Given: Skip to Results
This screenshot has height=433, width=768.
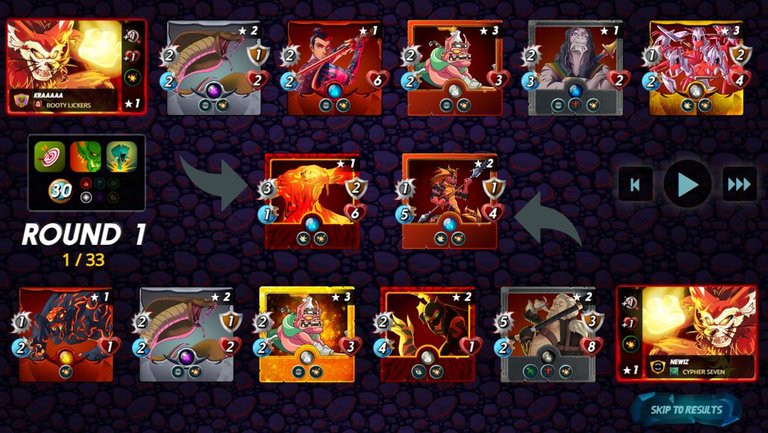Looking at the screenshot, I should (686, 409).
